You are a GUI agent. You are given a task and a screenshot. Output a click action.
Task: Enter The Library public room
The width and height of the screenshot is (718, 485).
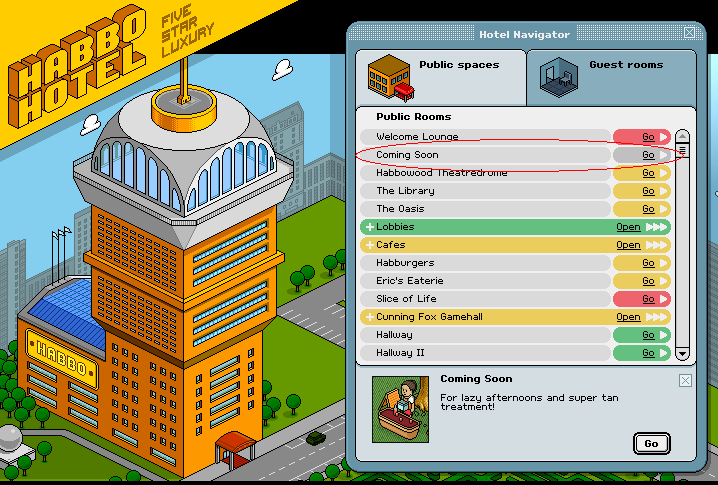pyautogui.click(x=648, y=191)
